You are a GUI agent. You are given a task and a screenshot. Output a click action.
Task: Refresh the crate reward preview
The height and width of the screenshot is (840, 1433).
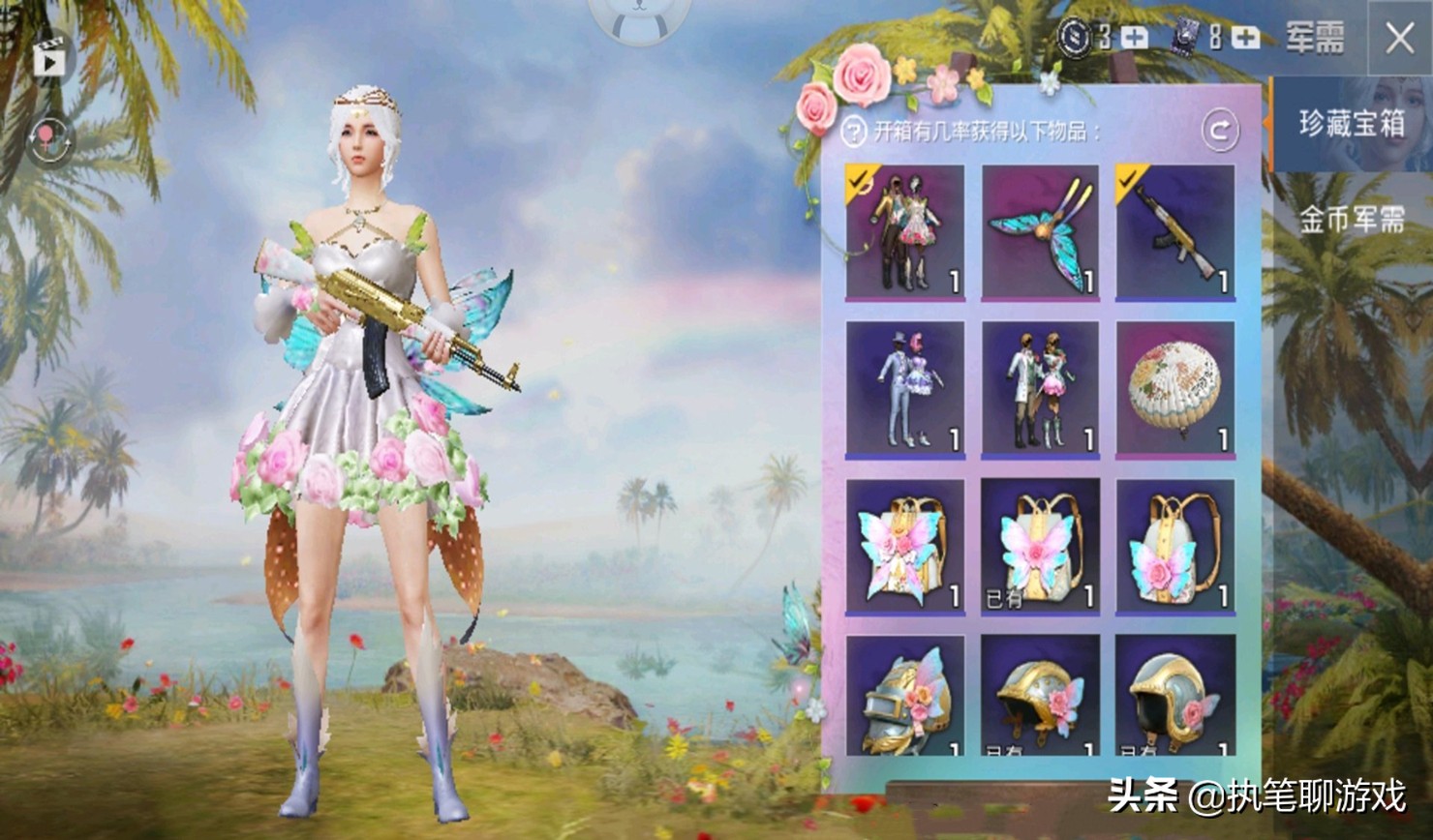click(1220, 131)
